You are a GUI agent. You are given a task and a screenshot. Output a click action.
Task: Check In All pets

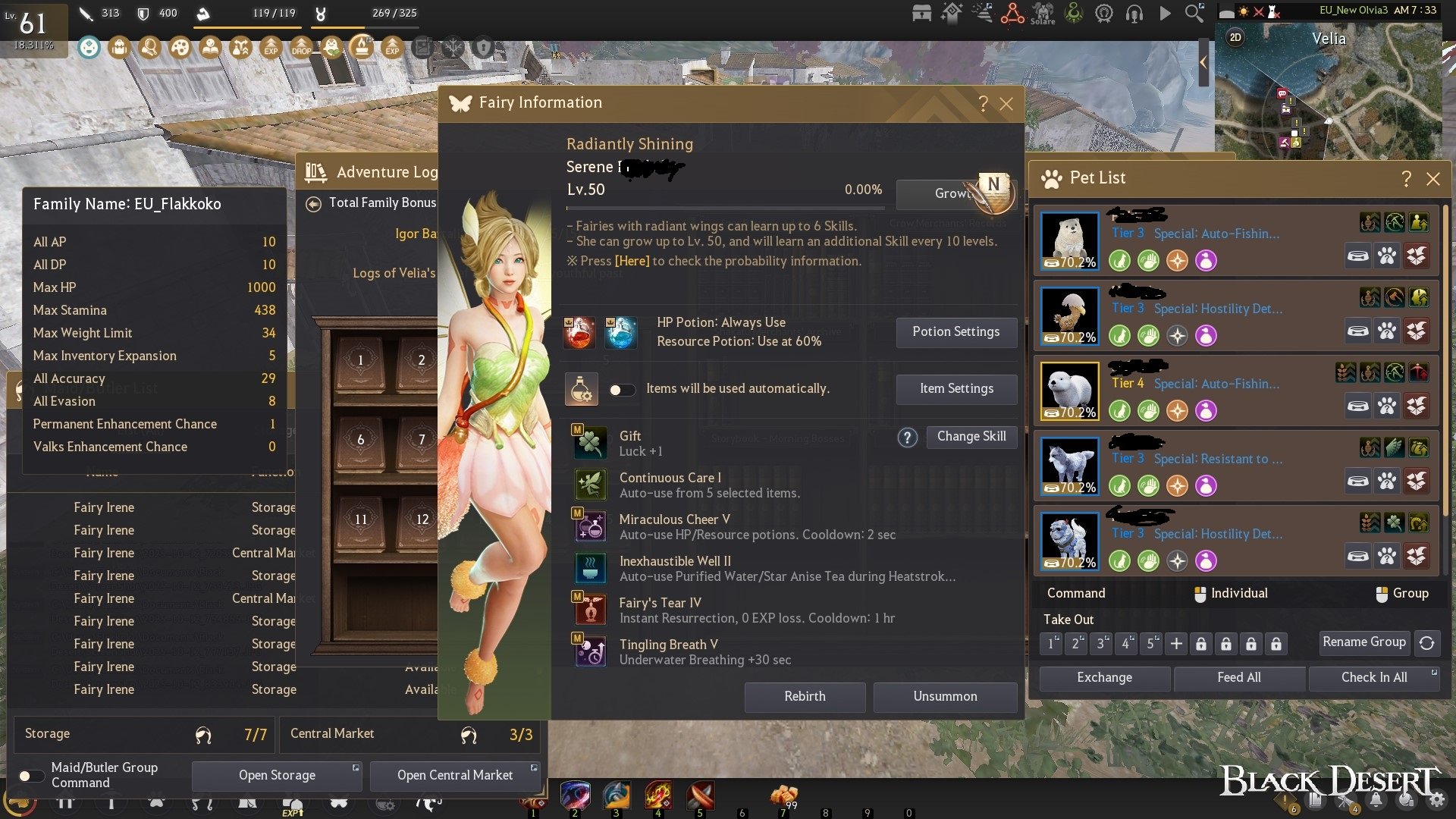click(x=1373, y=678)
